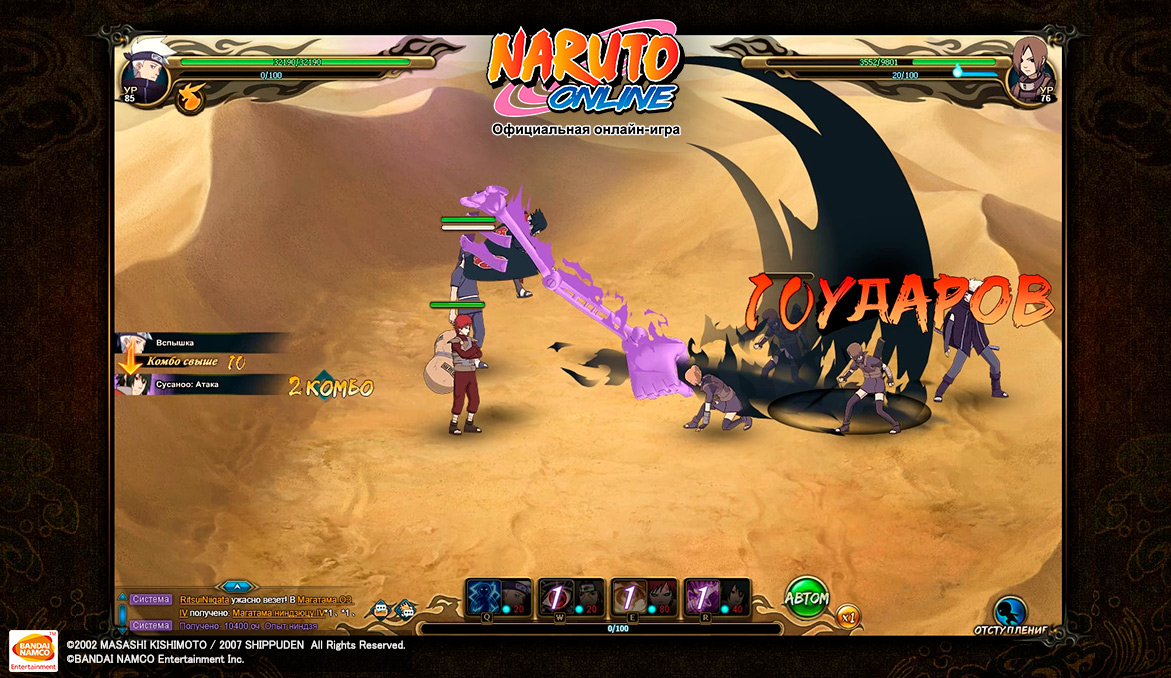Cast the purple R skill
The height and width of the screenshot is (678, 1171).
click(717, 597)
